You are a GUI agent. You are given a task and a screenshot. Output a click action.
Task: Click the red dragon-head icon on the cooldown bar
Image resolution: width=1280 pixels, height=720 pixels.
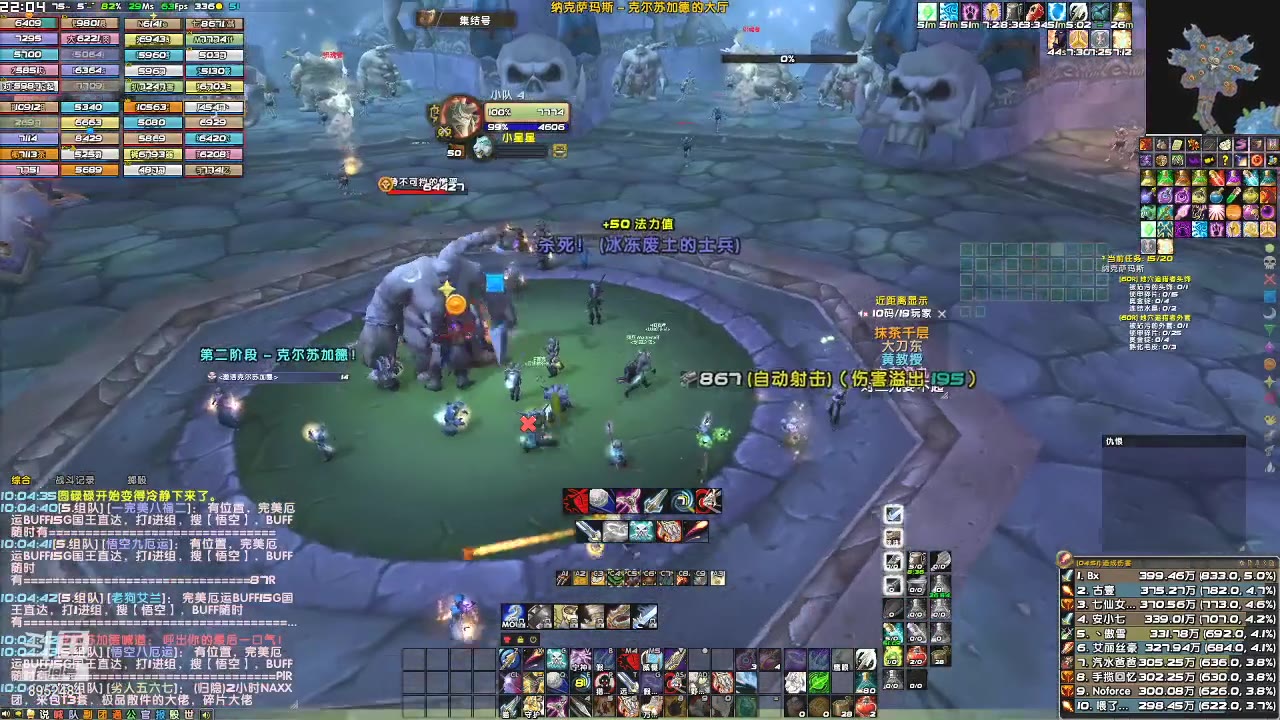(576, 501)
